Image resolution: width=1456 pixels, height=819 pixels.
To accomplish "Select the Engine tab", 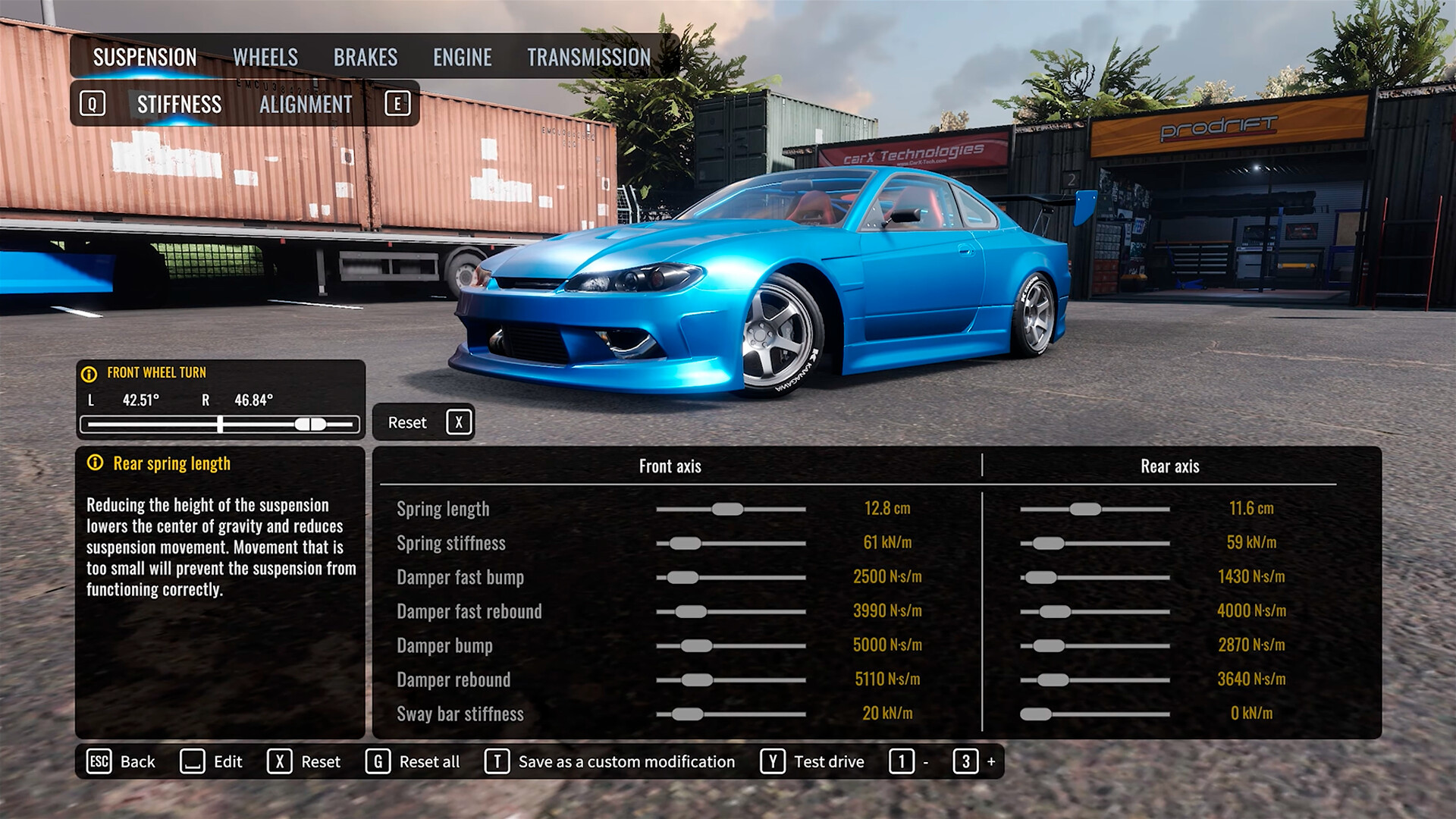I will (x=462, y=58).
